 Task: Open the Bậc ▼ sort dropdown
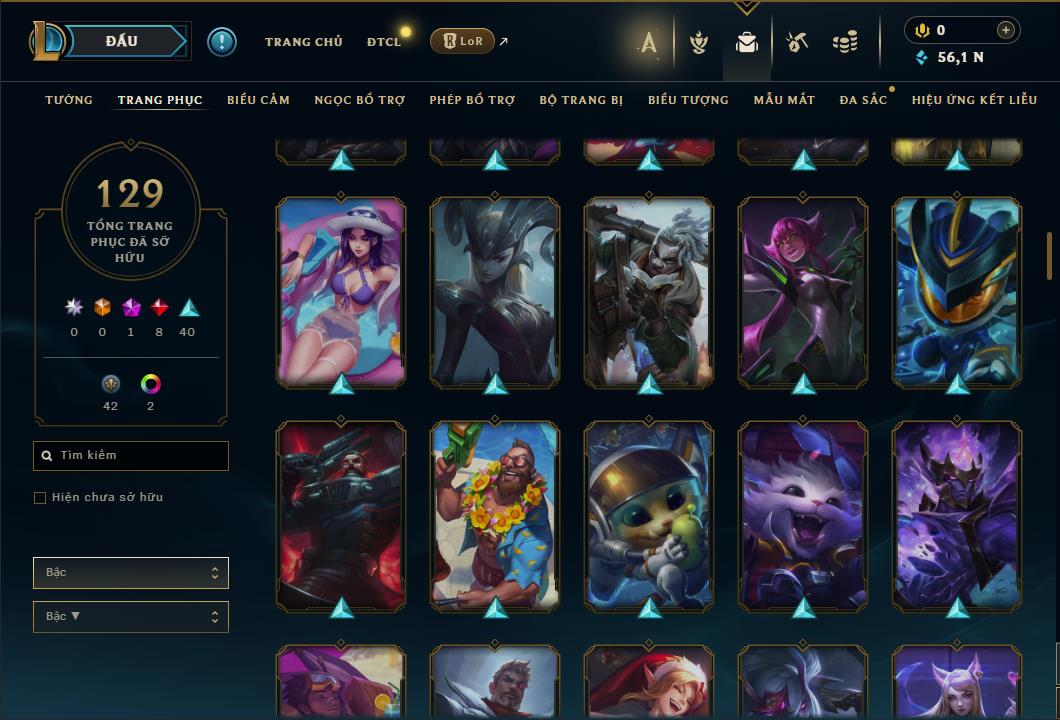(x=131, y=617)
